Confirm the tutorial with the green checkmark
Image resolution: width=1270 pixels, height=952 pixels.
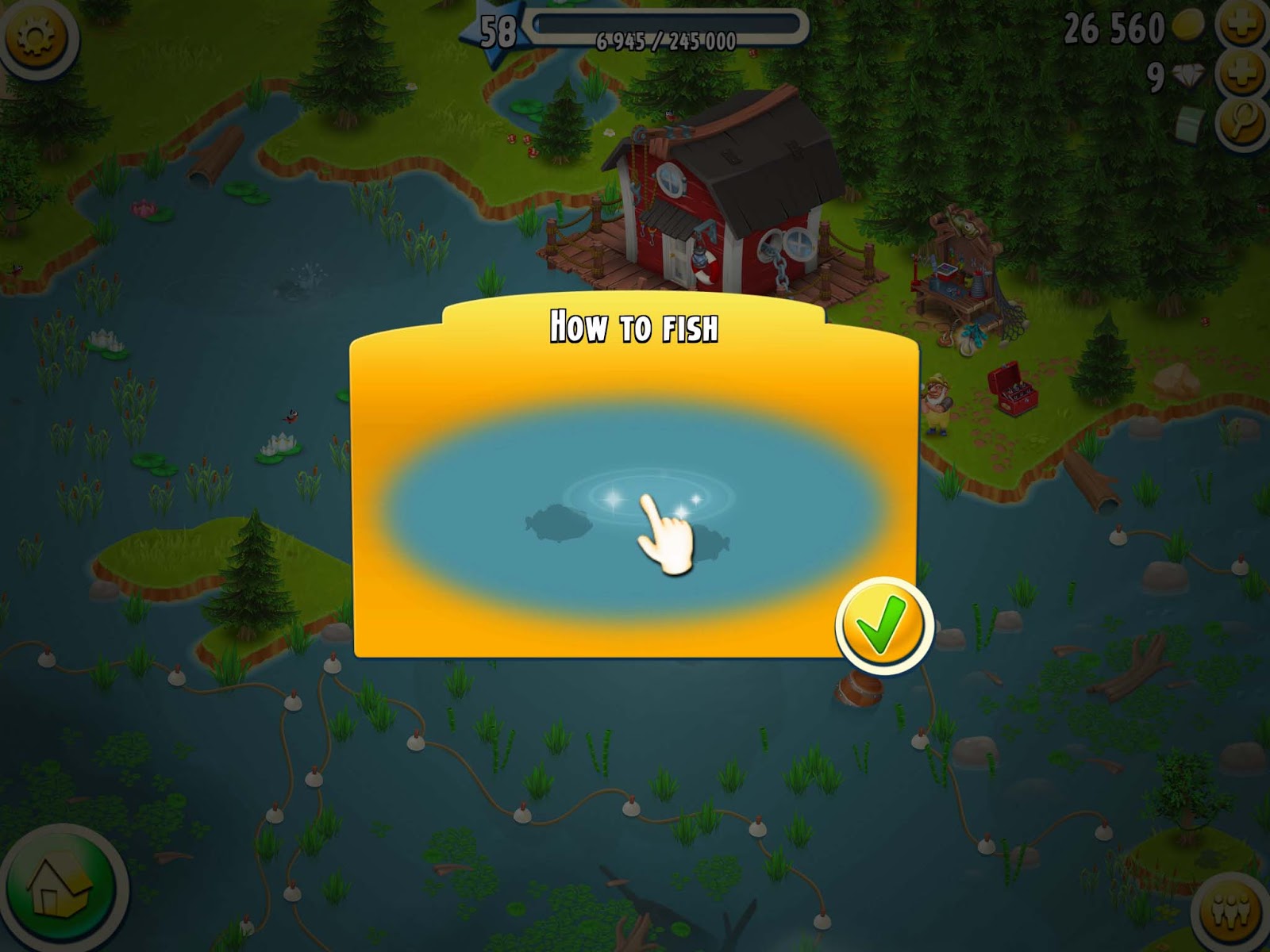883,623
